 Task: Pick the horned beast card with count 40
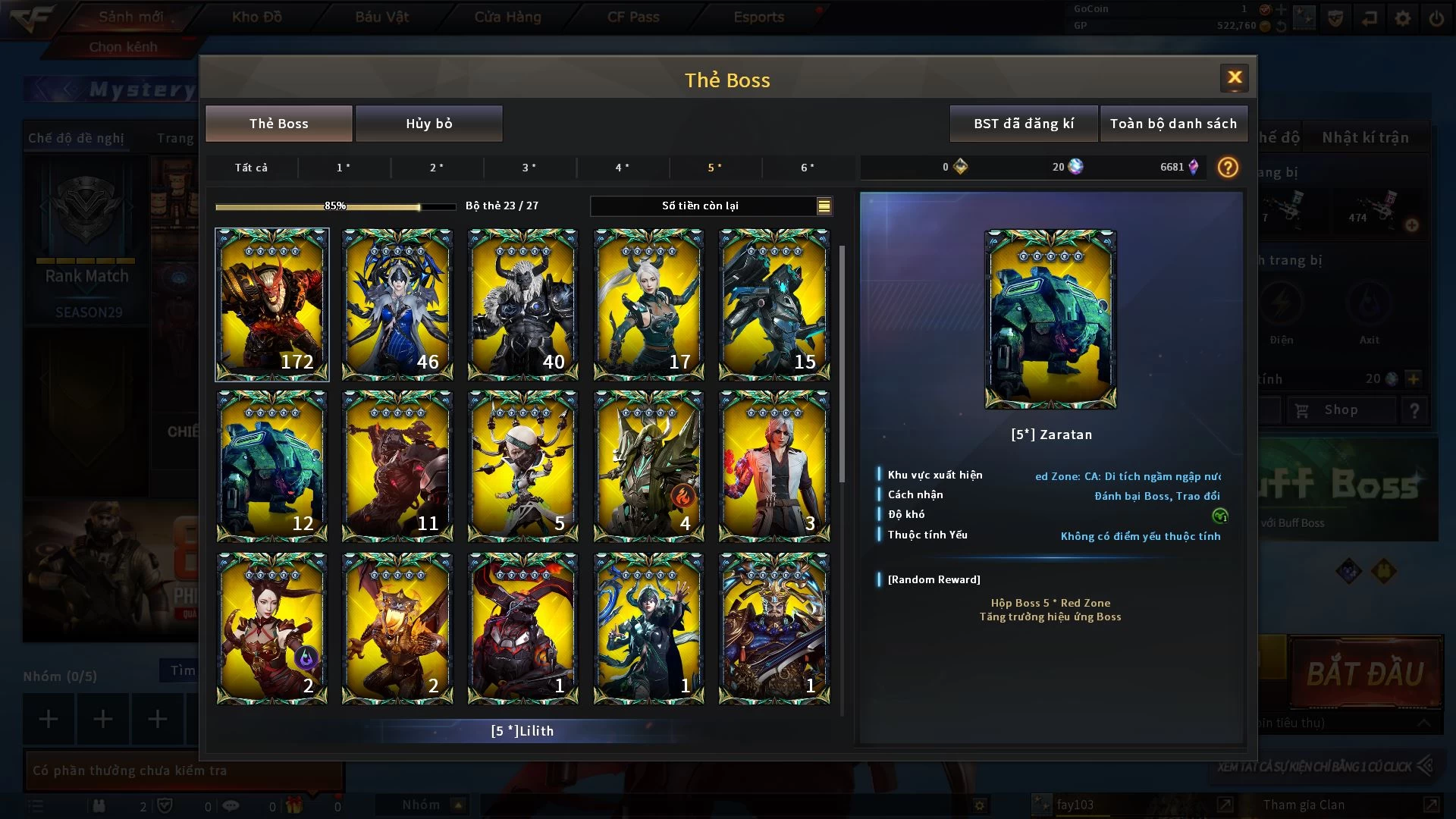tap(522, 304)
